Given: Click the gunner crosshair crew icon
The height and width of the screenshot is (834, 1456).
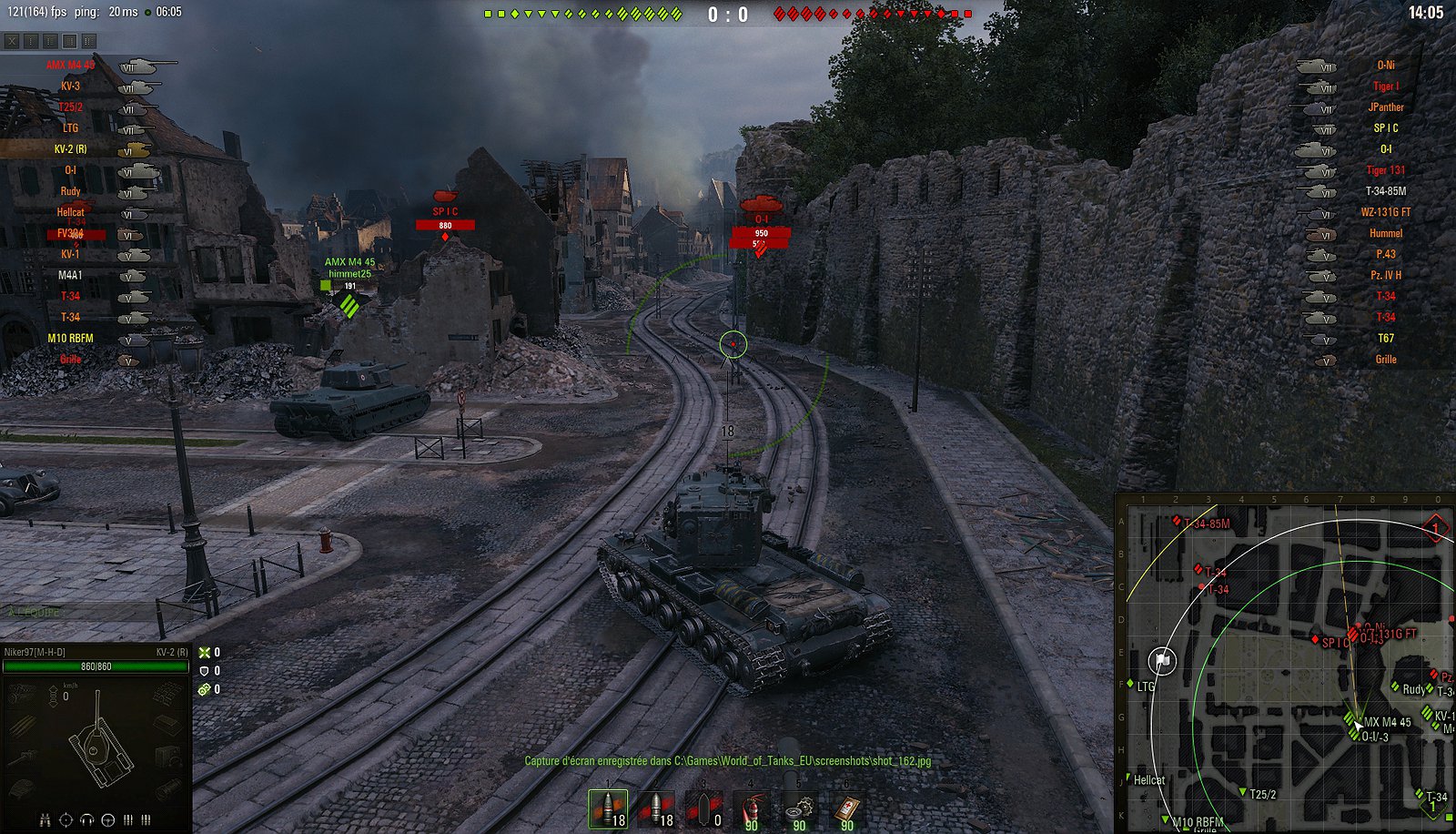Looking at the screenshot, I should 66,820.
